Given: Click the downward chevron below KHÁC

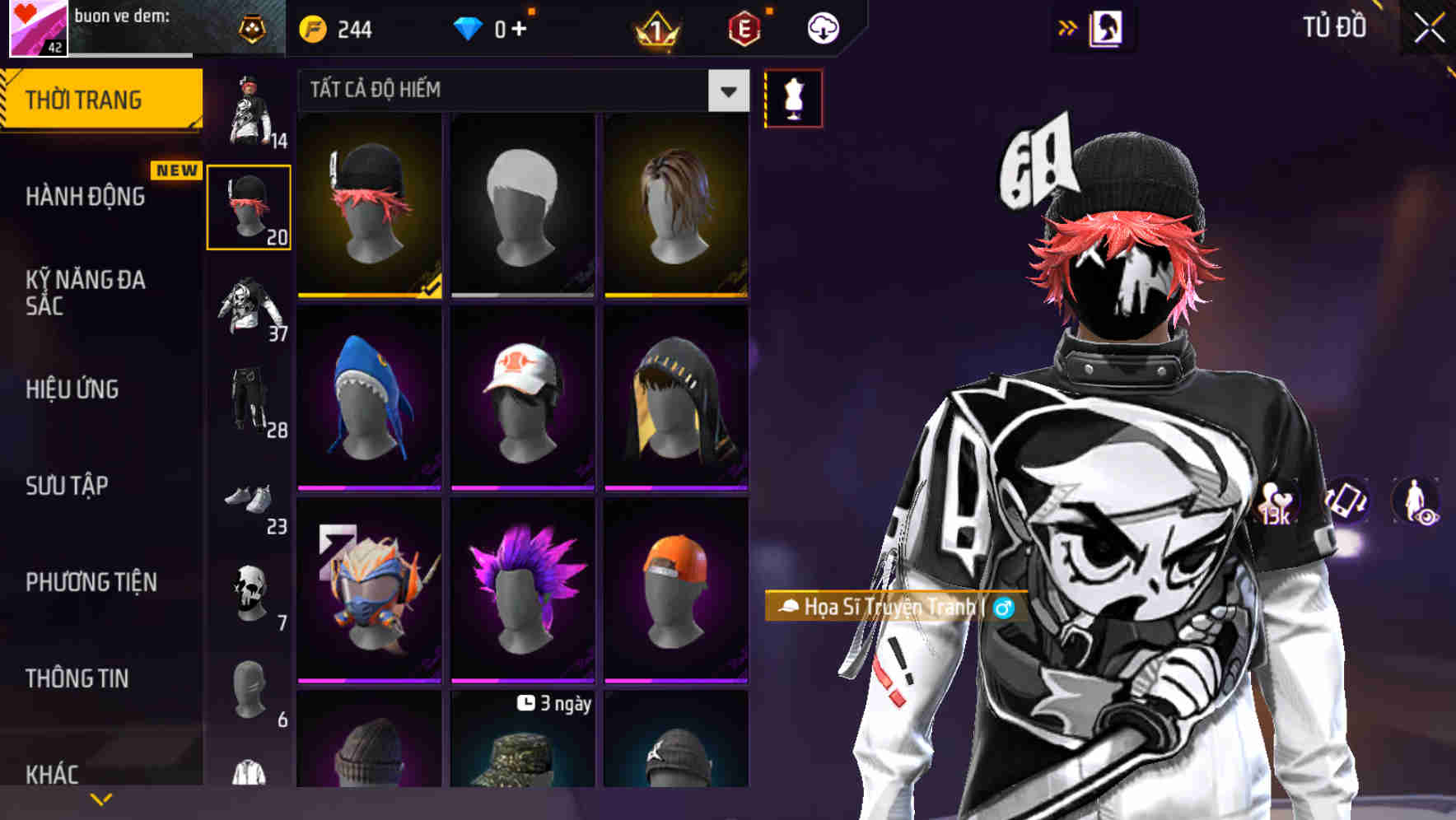Looking at the screenshot, I should [x=100, y=797].
